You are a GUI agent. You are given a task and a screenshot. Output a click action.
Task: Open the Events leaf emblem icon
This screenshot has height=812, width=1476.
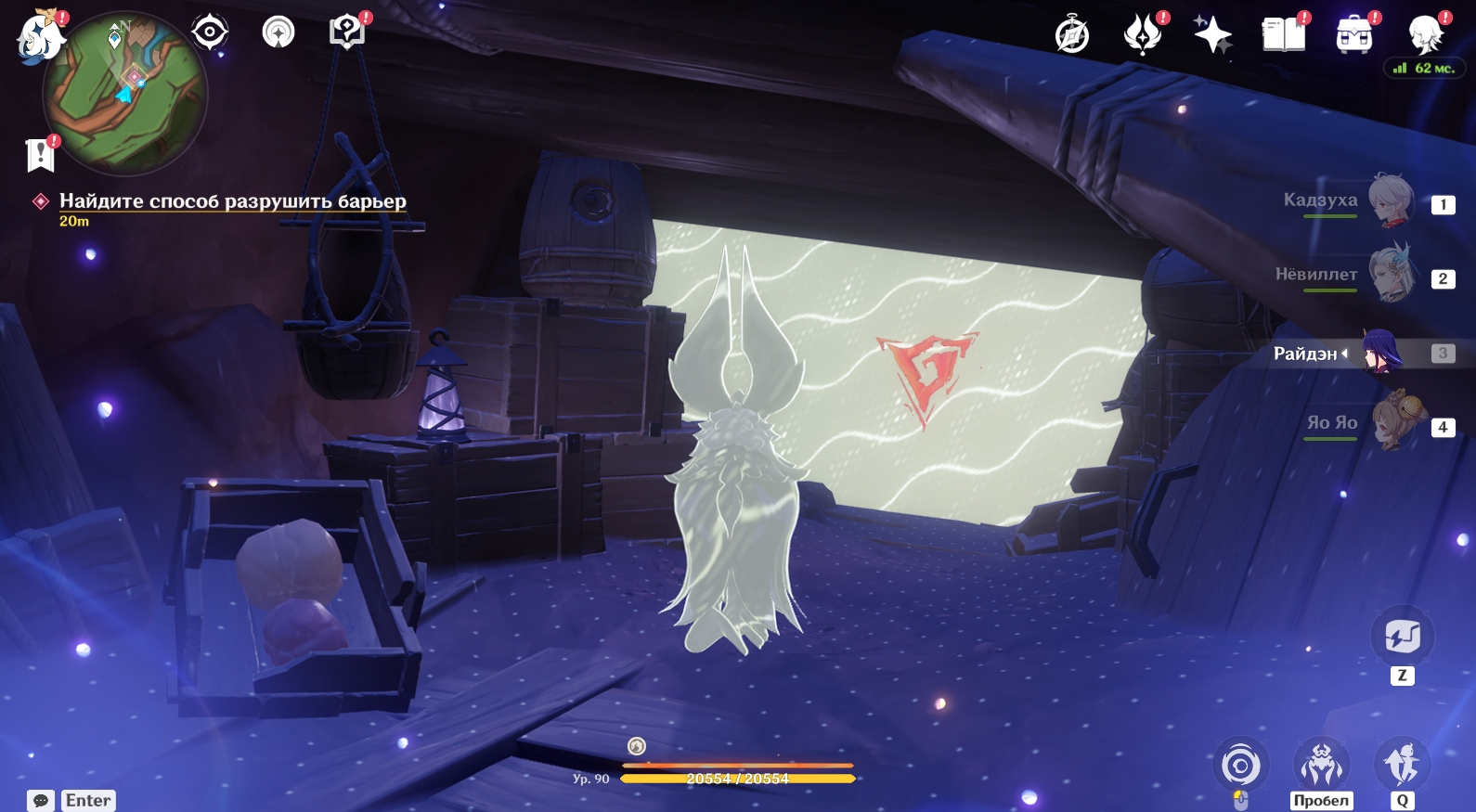coord(1143,36)
